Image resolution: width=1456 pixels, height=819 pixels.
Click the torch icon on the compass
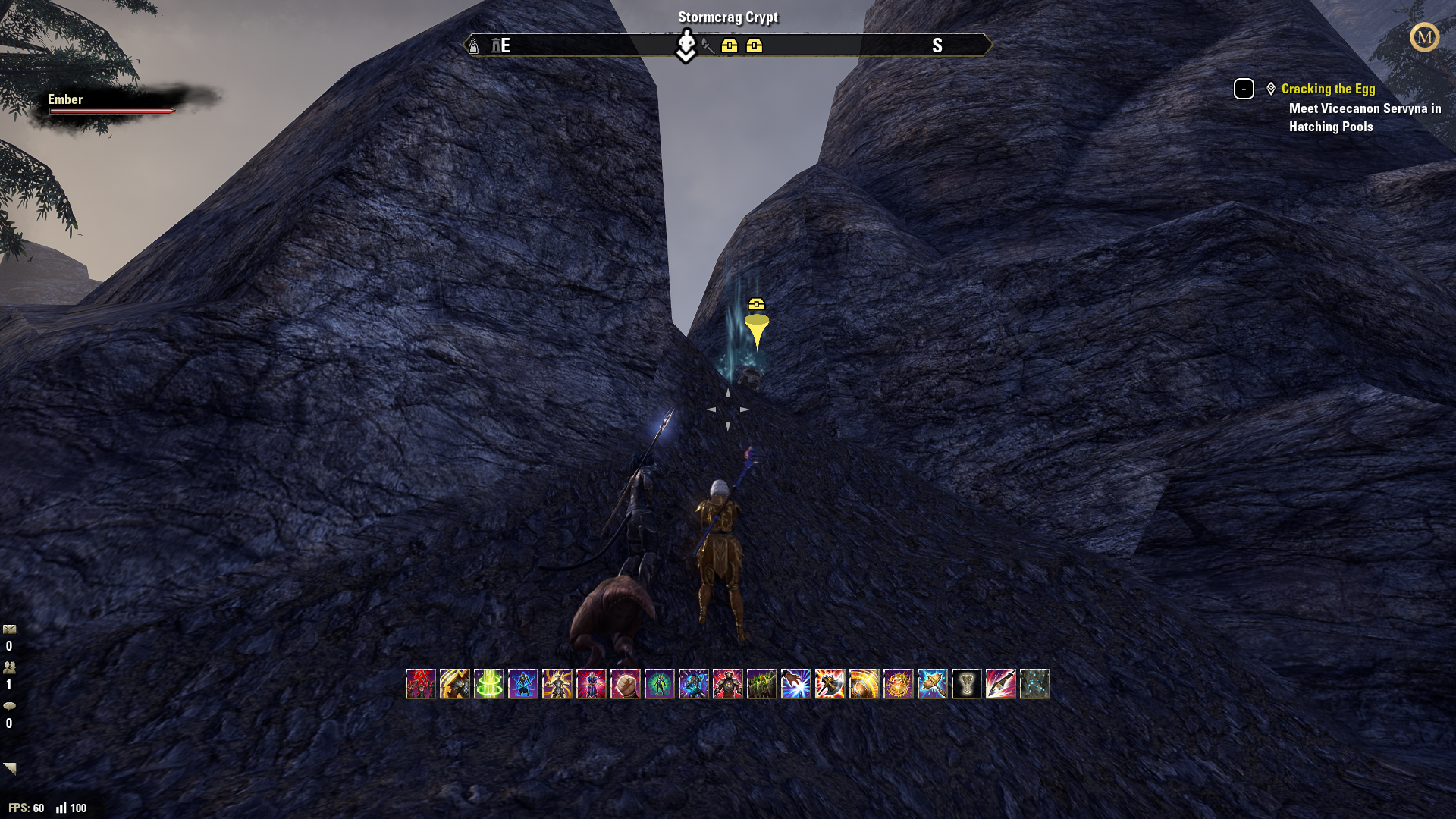tap(707, 45)
